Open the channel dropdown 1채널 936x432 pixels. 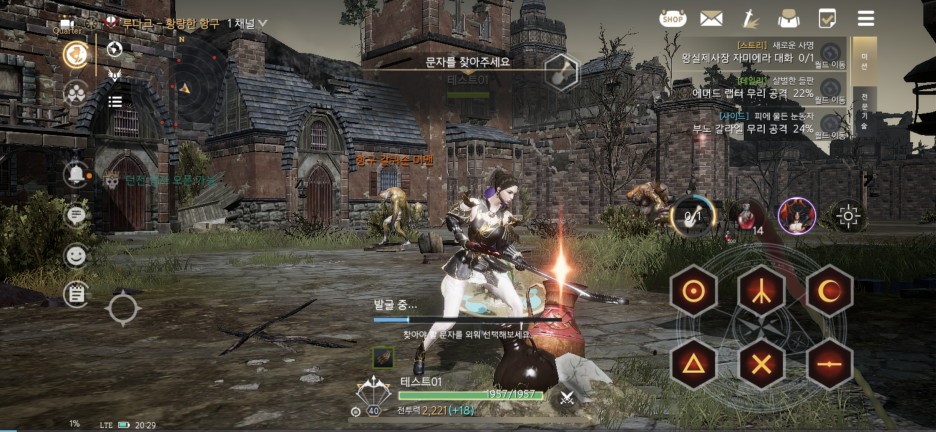click(x=247, y=22)
